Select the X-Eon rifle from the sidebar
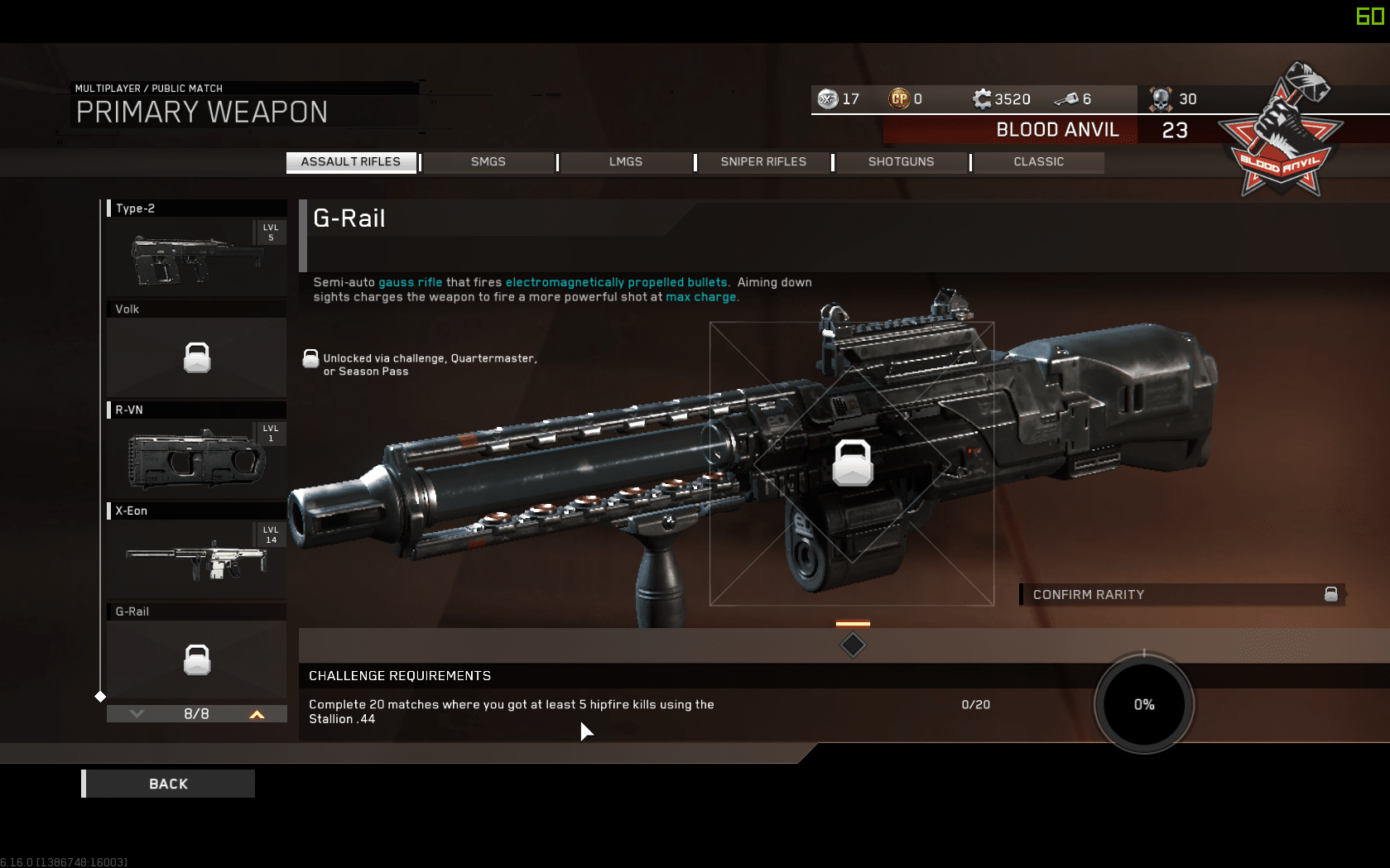The image size is (1390, 868). point(196,555)
